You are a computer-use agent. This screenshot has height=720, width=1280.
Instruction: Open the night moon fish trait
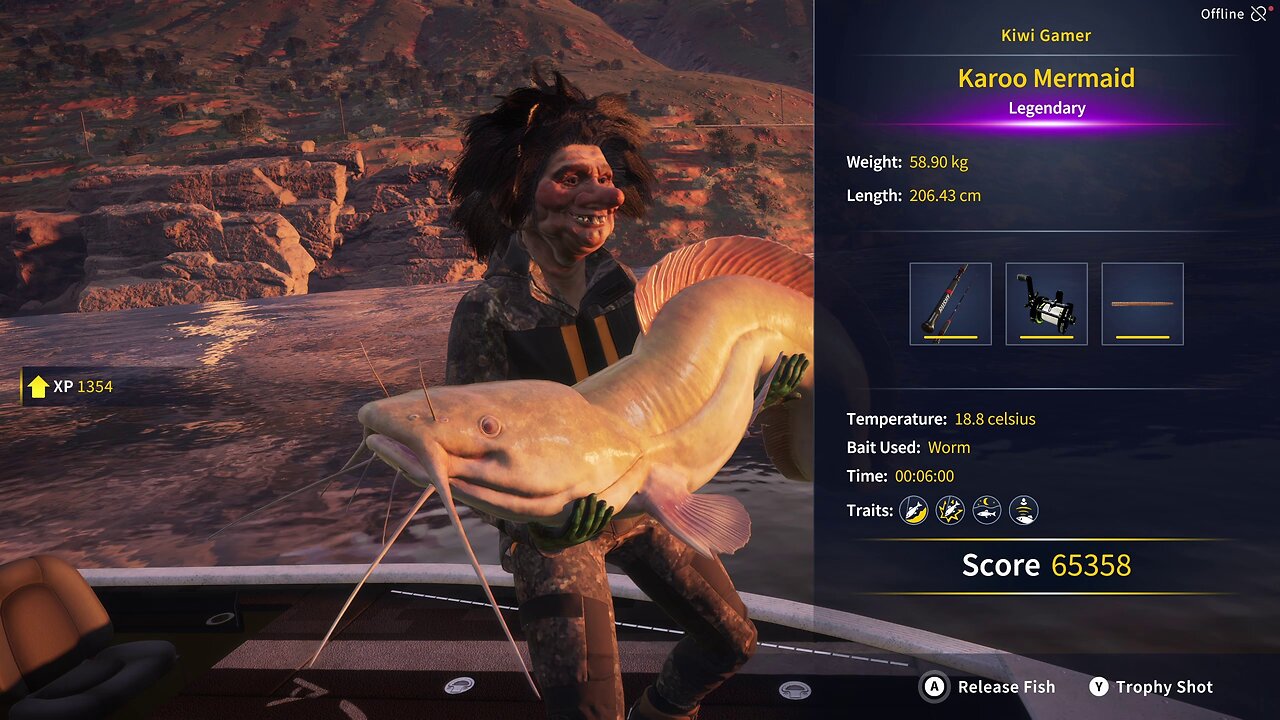point(987,511)
